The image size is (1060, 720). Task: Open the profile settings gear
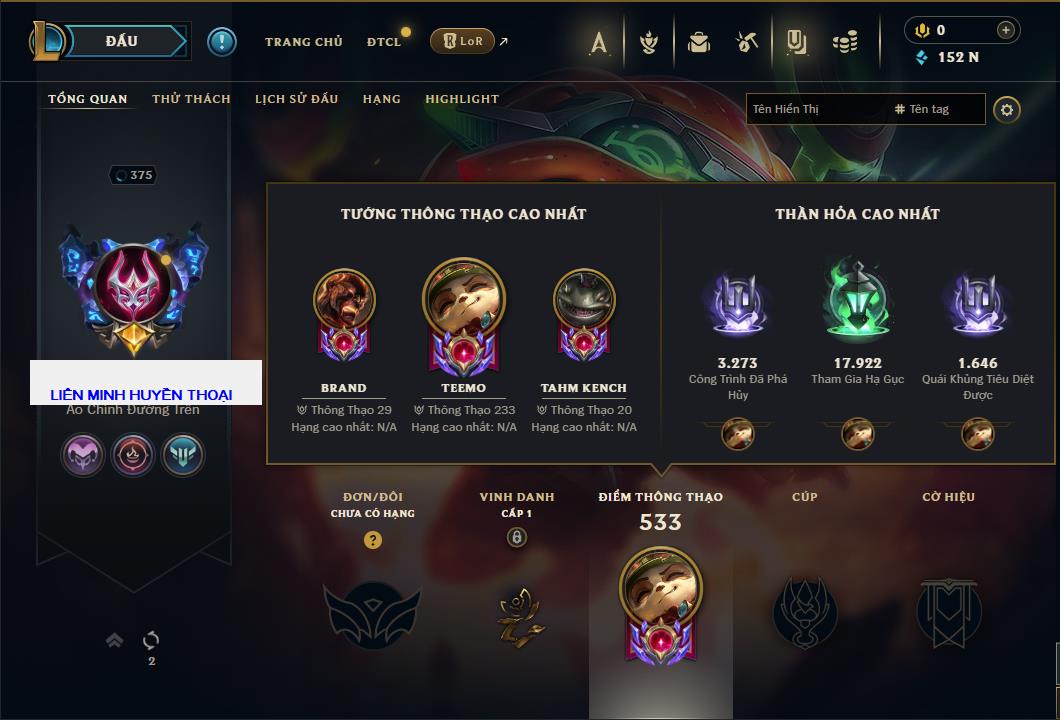point(1007,109)
